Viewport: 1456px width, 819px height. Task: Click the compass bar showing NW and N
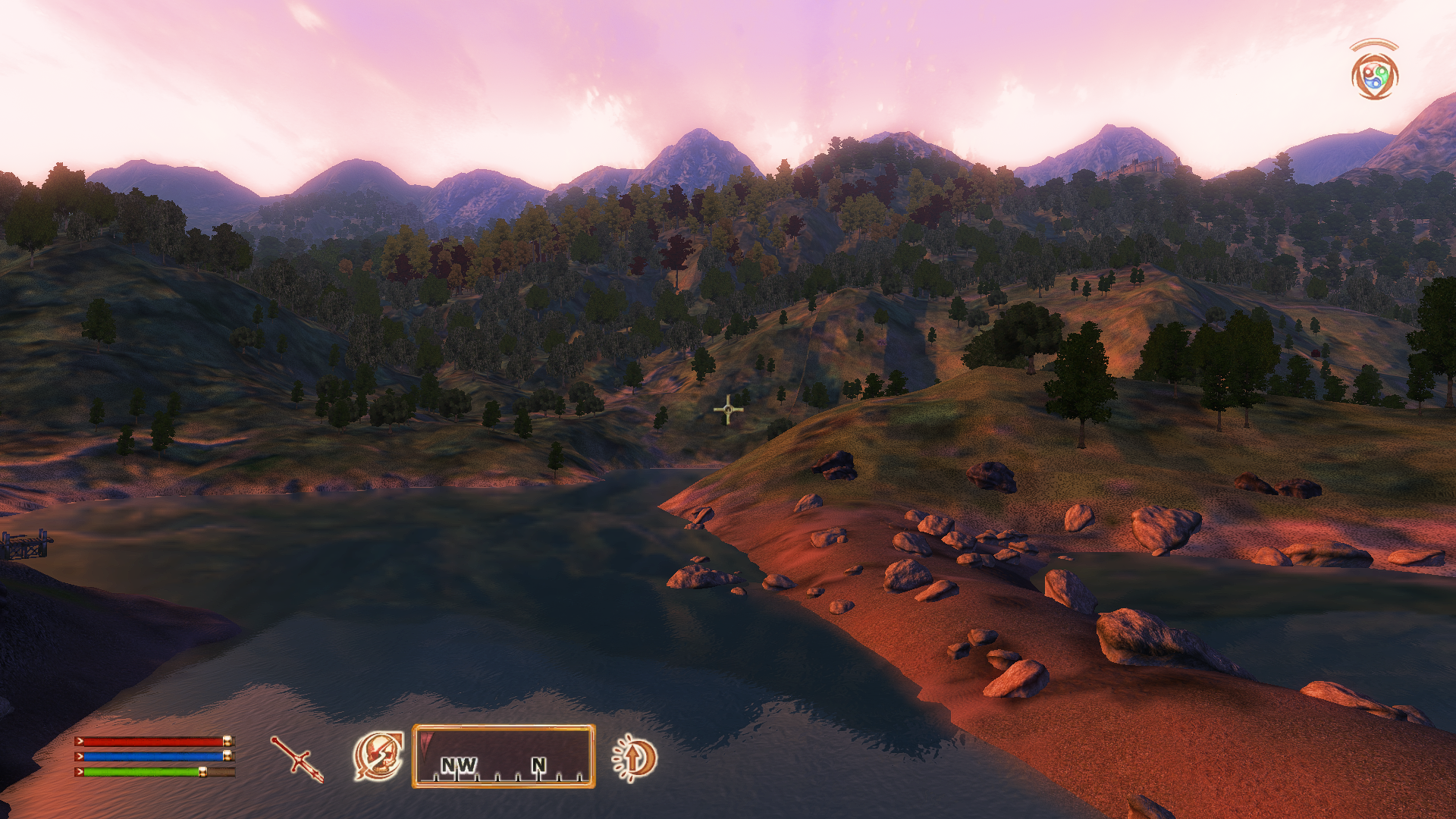(504, 756)
